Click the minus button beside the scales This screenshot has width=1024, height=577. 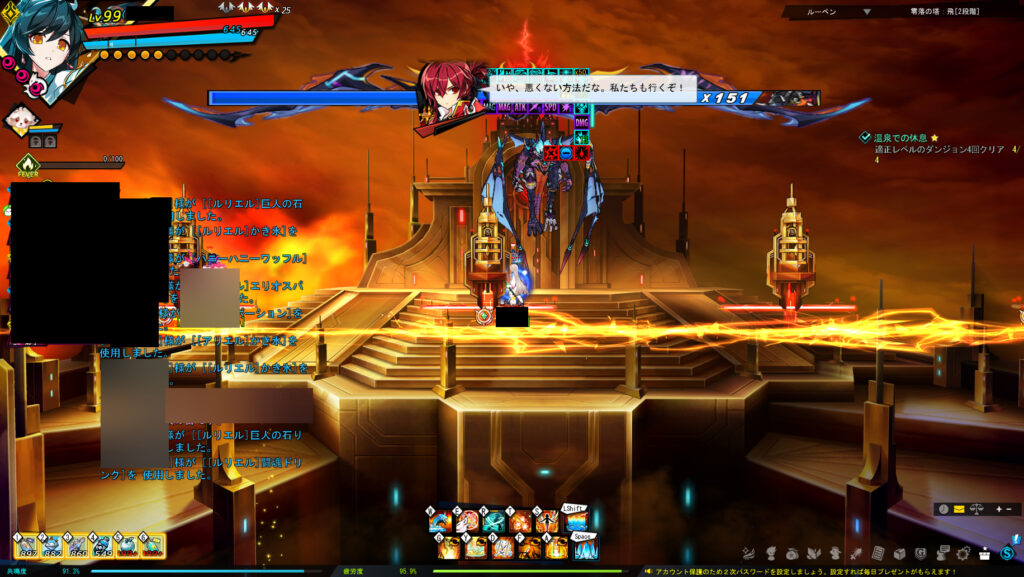pyautogui.click(x=1010, y=509)
